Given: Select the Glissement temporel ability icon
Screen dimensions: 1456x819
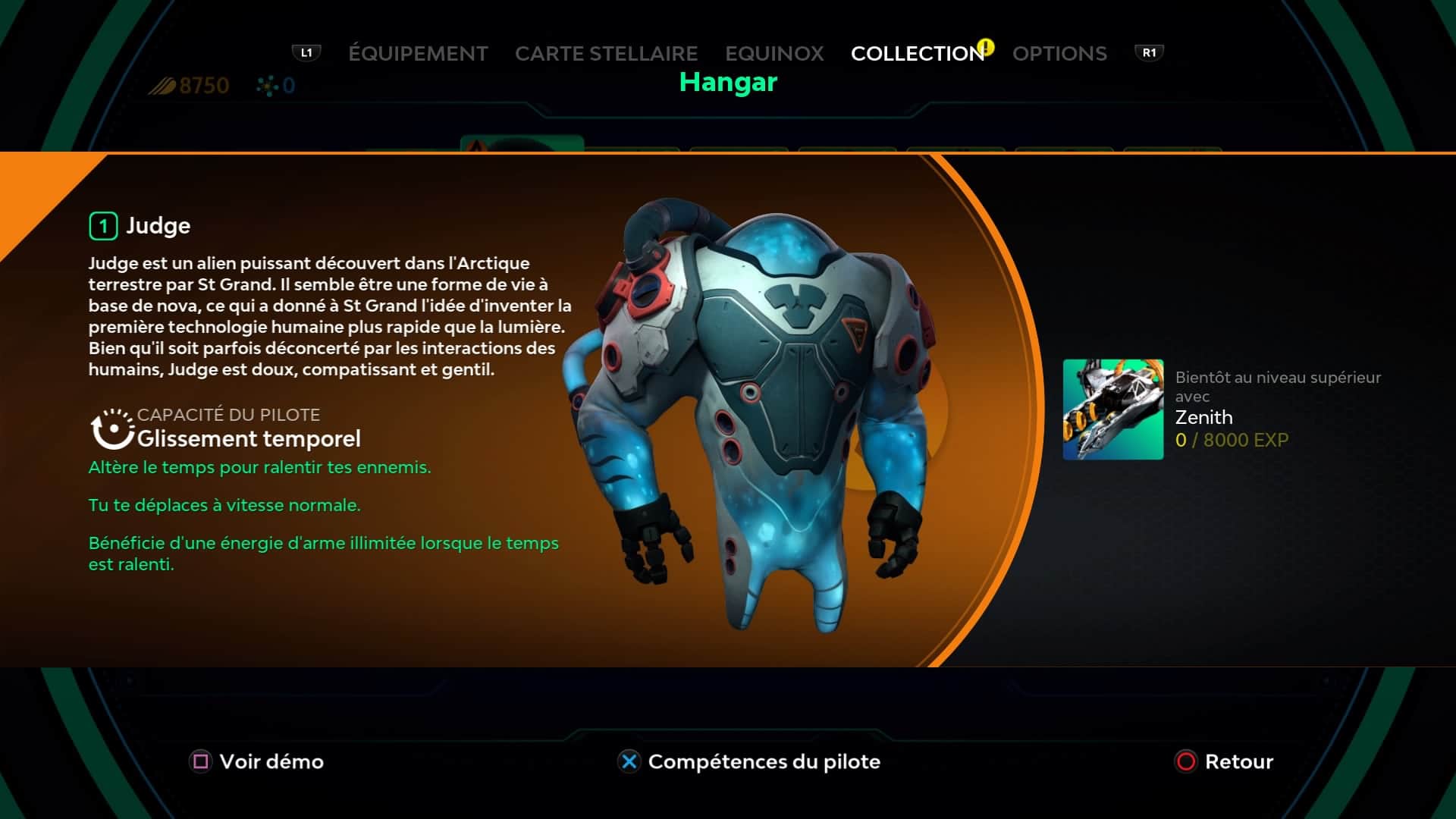Looking at the screenshot, I should 112,428.
